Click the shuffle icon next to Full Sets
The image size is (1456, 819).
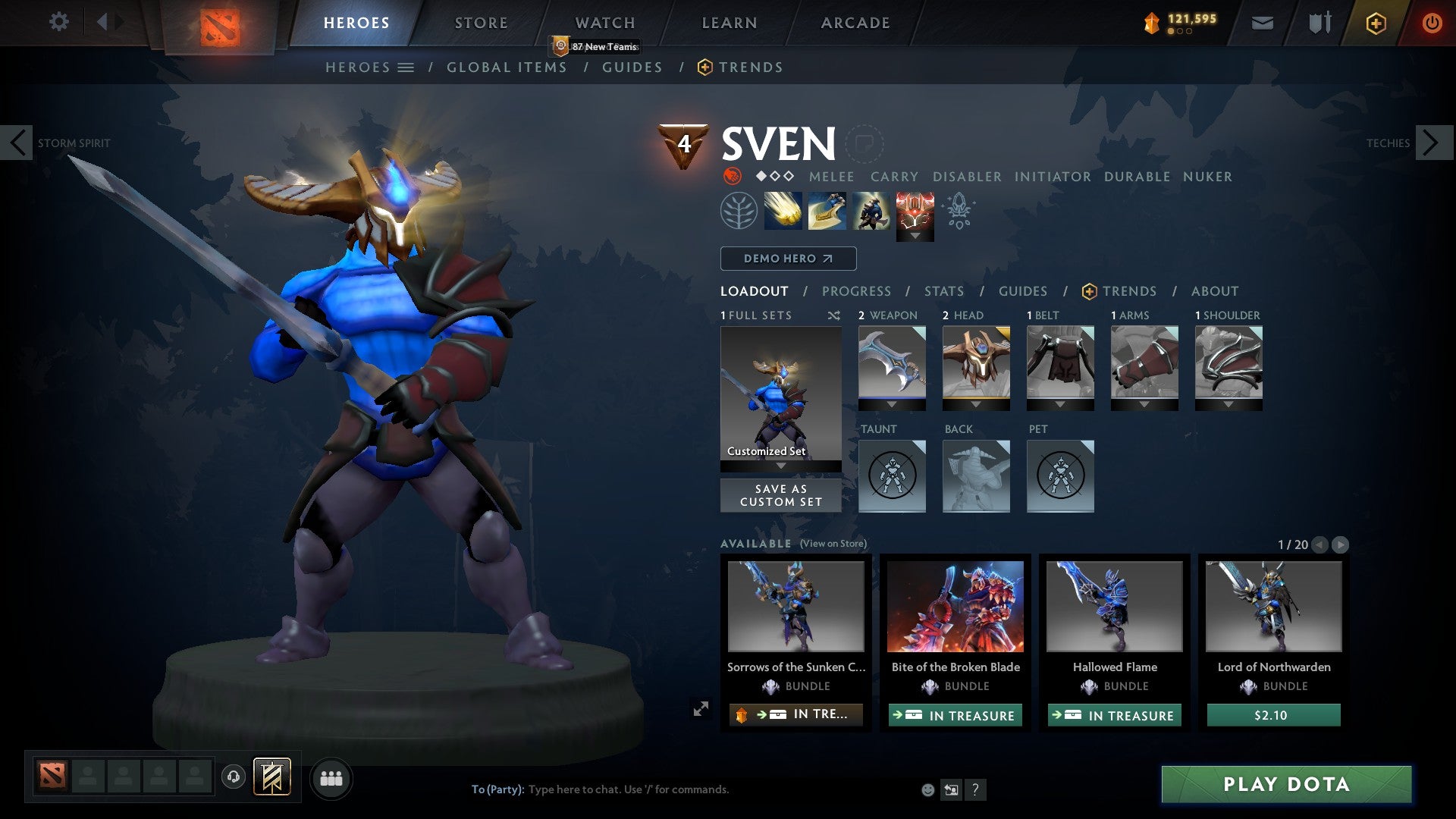833,315
